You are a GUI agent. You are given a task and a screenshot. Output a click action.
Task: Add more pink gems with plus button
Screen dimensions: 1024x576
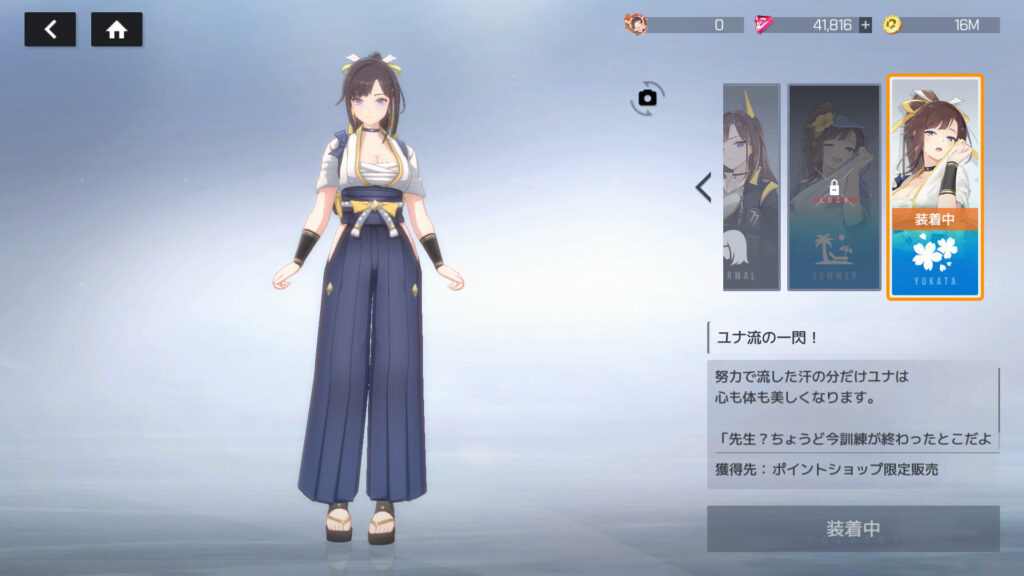point(865,25)
